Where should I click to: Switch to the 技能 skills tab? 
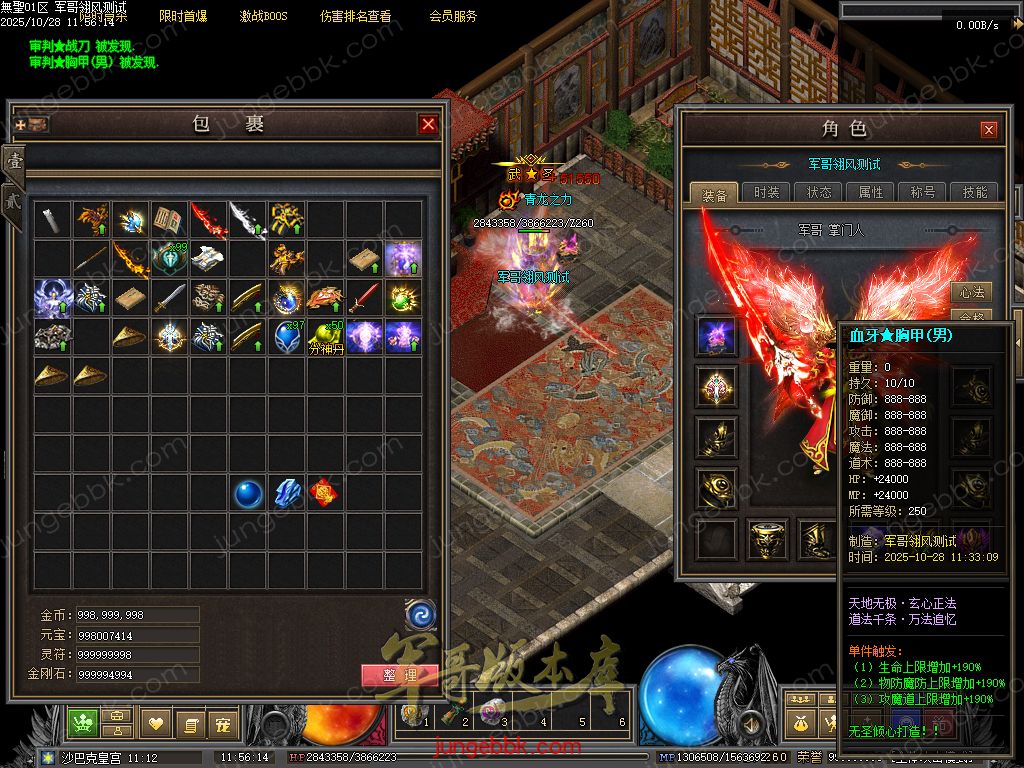point(974,192)
